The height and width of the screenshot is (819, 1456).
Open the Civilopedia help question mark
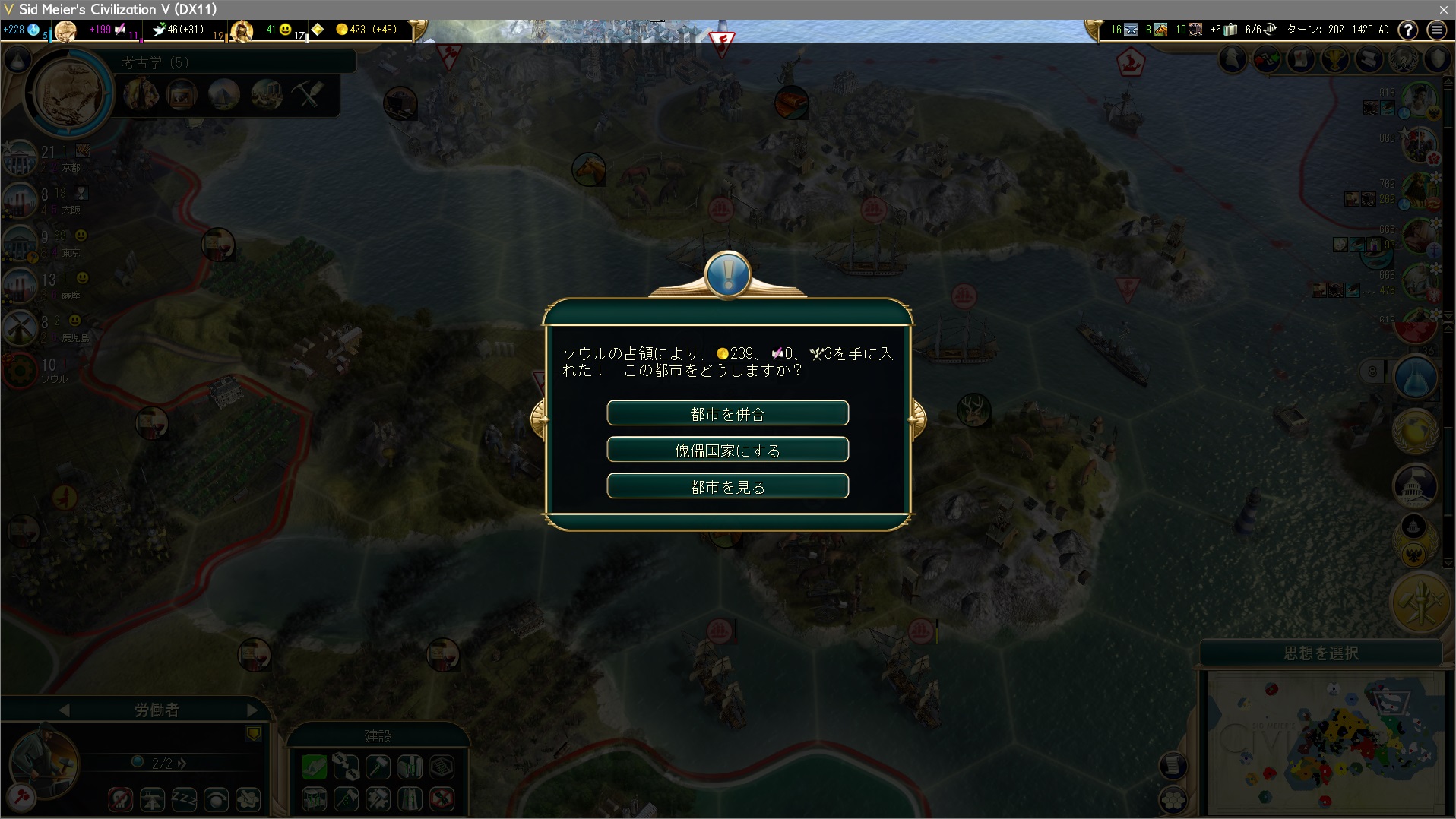(x=1408, y=30)
